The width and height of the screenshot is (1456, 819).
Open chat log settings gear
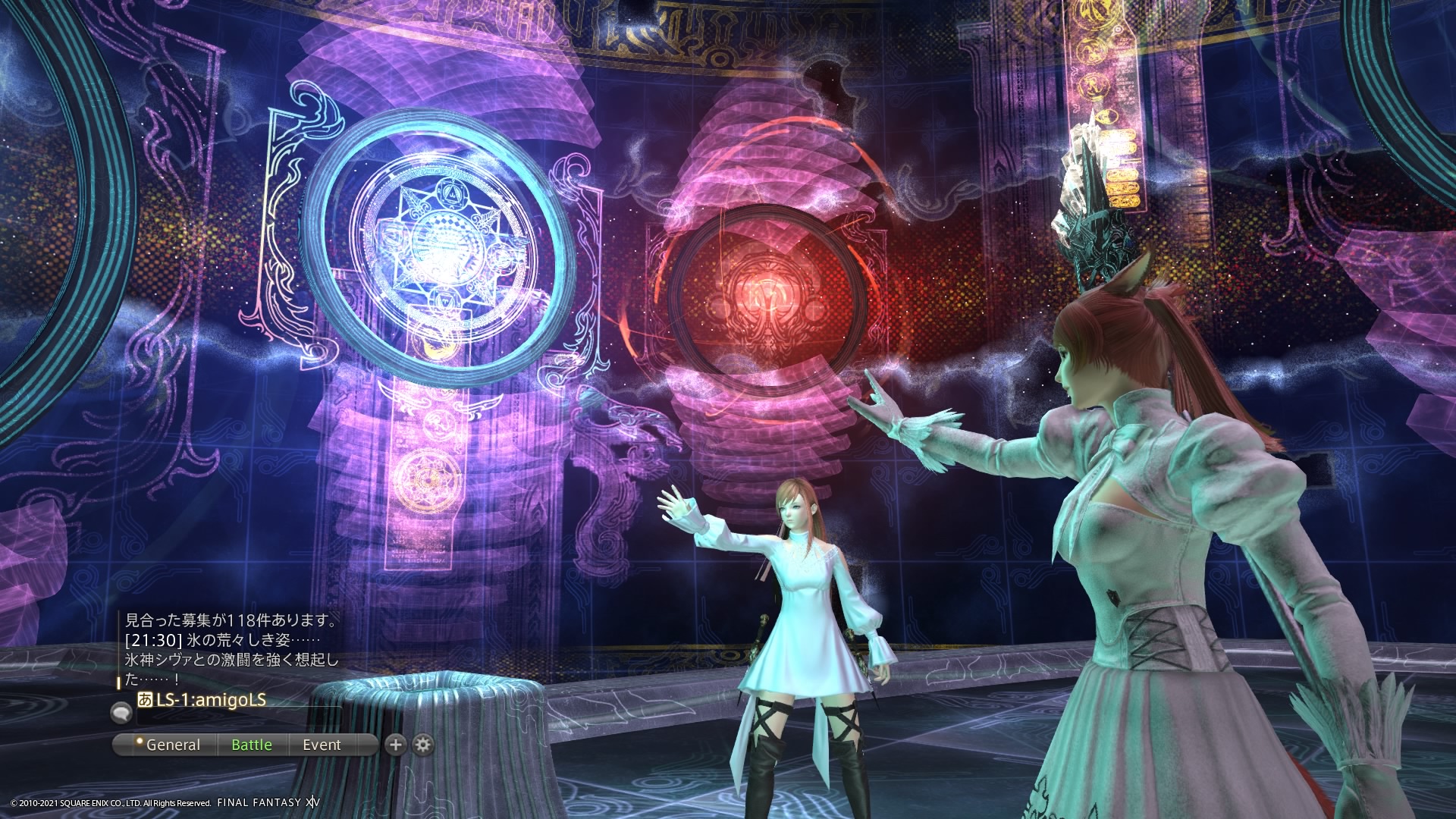tap(423, 745)
